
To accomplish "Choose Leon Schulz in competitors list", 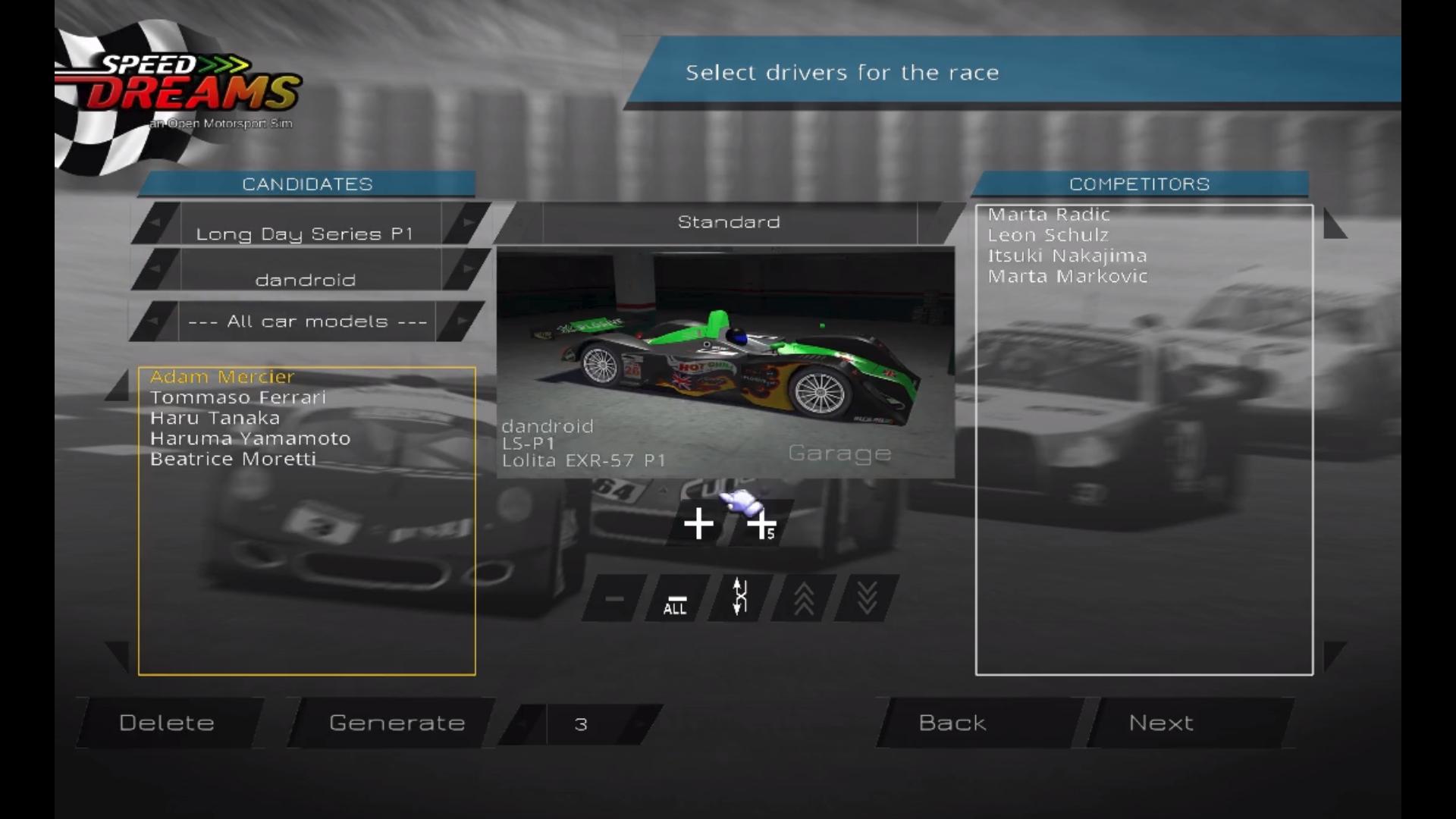I will 1048,235.
